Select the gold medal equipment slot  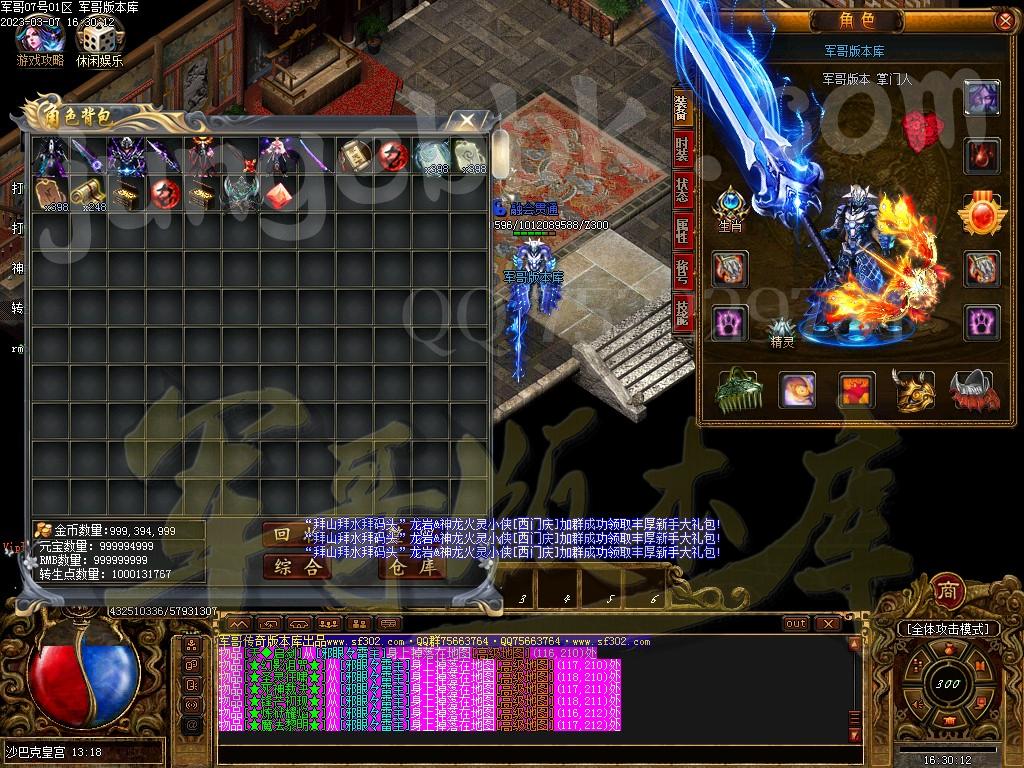pos(983,213)
